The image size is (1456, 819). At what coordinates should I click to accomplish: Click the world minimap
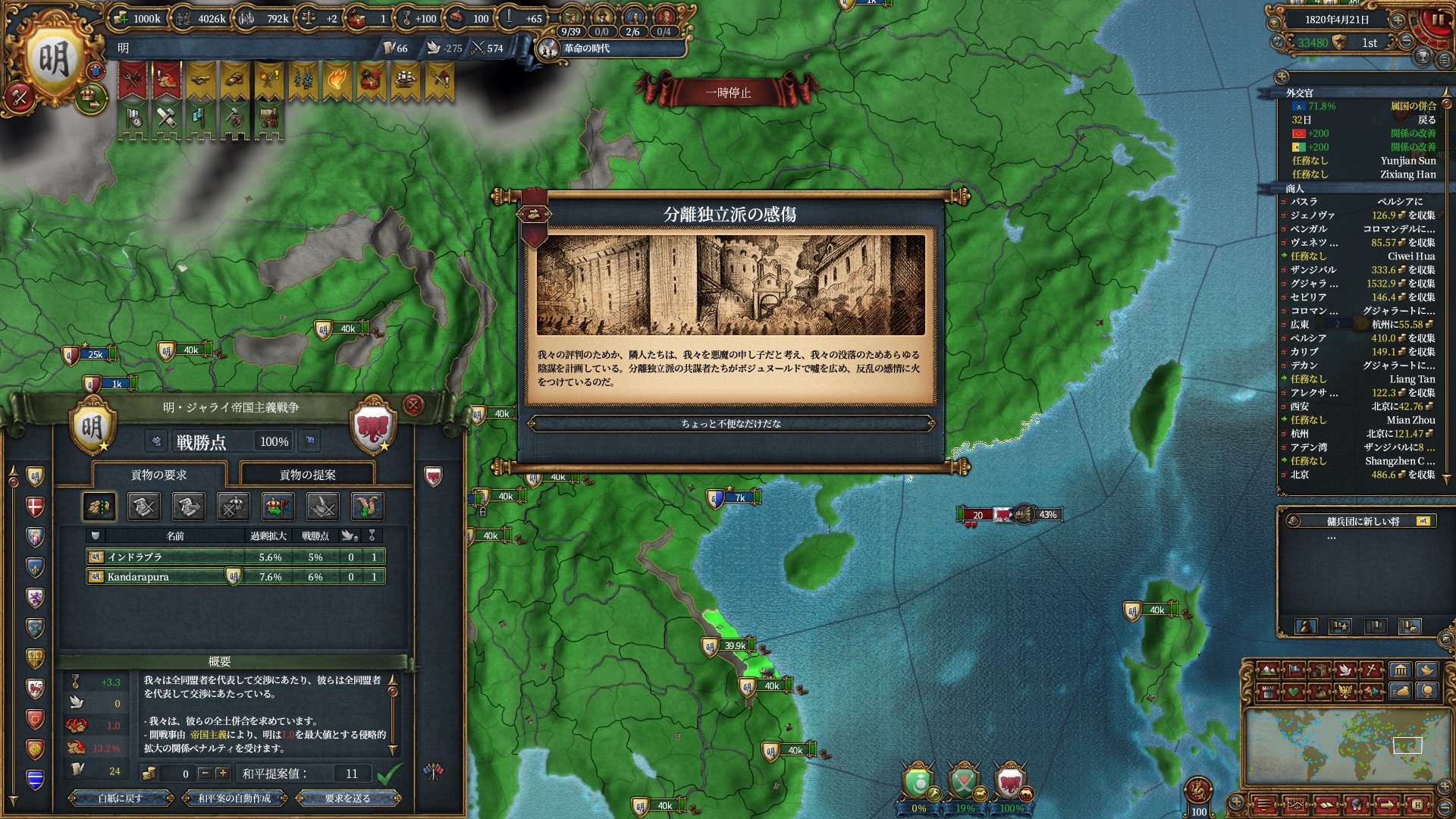click(x=1343, y=748)
